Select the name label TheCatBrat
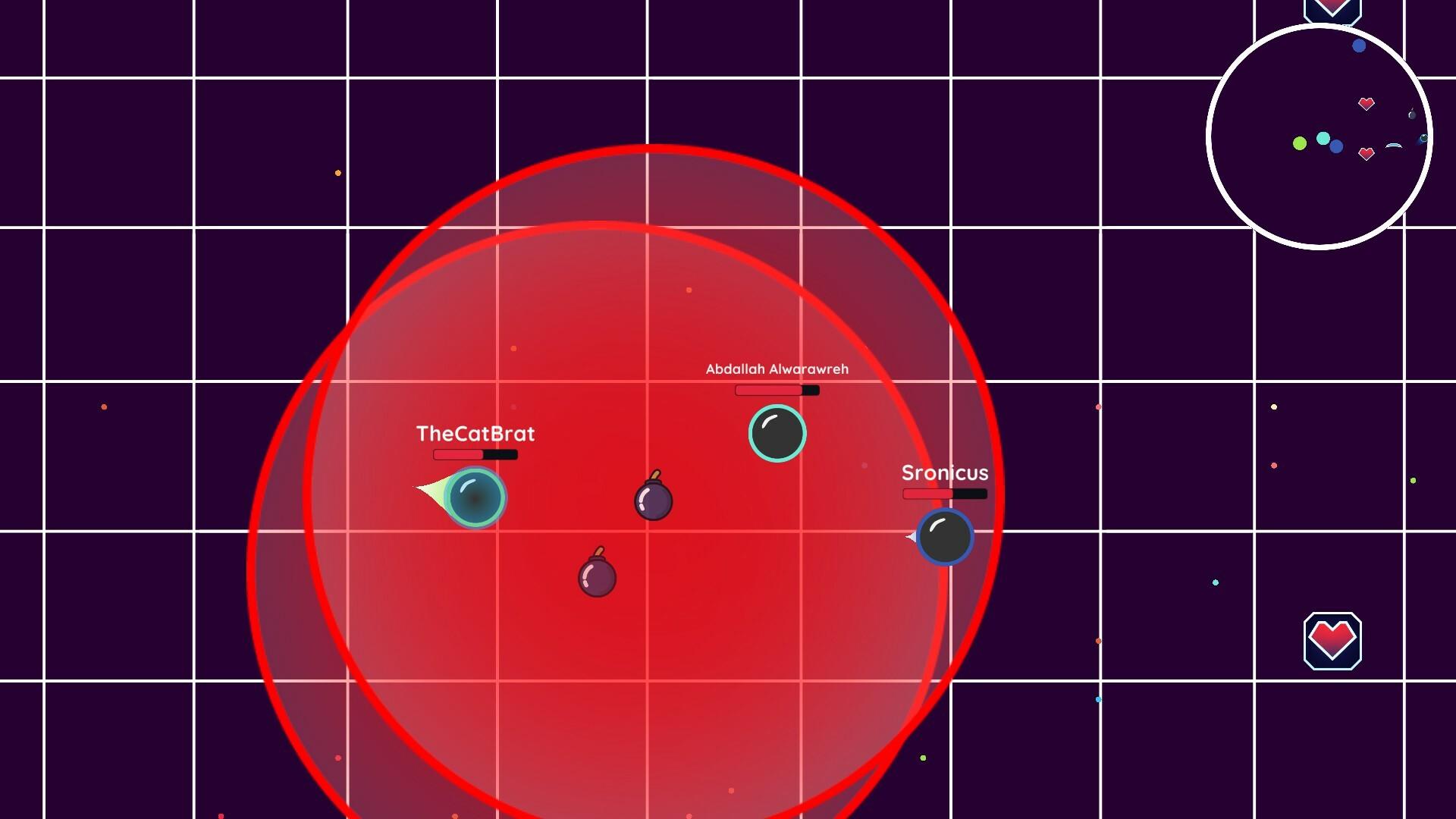1456x819 pixels. [x=475, y=434]
